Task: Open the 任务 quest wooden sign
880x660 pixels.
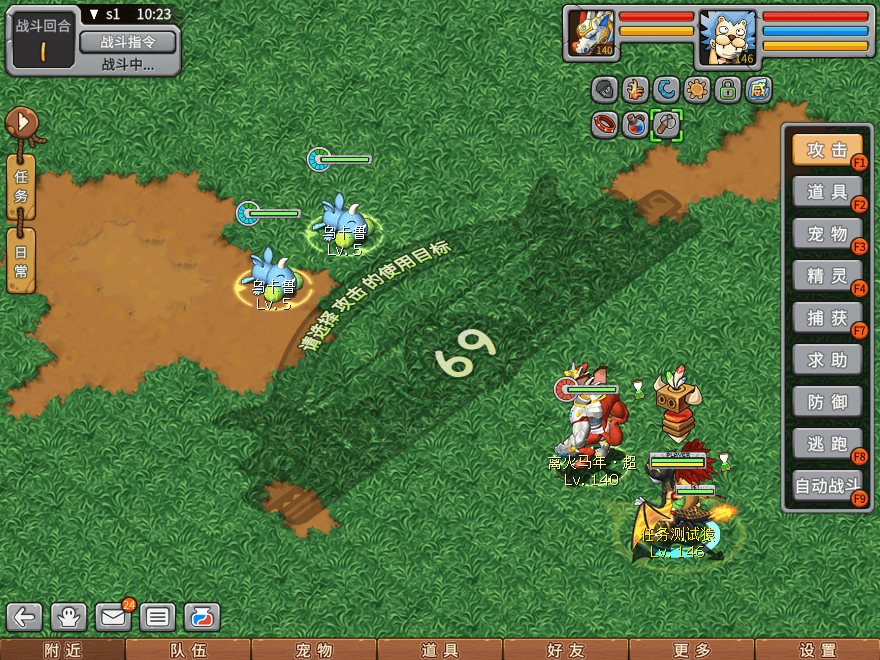Action: pyautogui.click(x=21, y=186)
